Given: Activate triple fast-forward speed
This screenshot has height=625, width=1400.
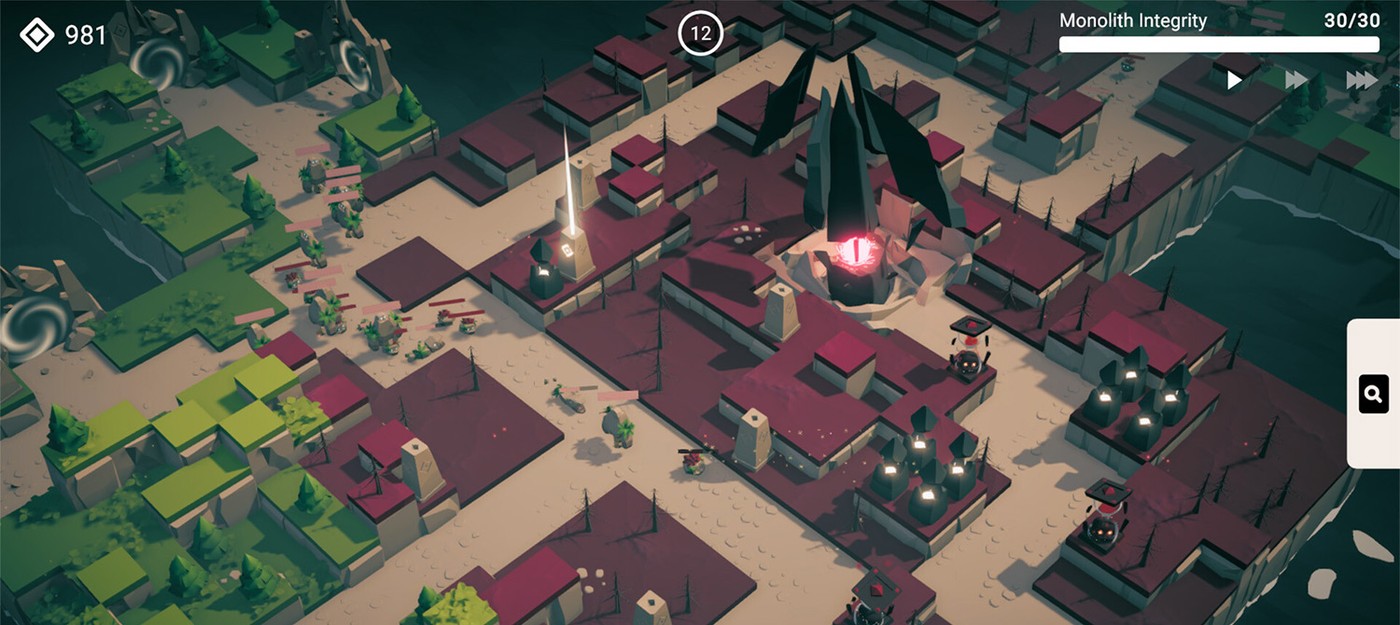Looking at the screenshot, I should click(x=1361, y=80).
